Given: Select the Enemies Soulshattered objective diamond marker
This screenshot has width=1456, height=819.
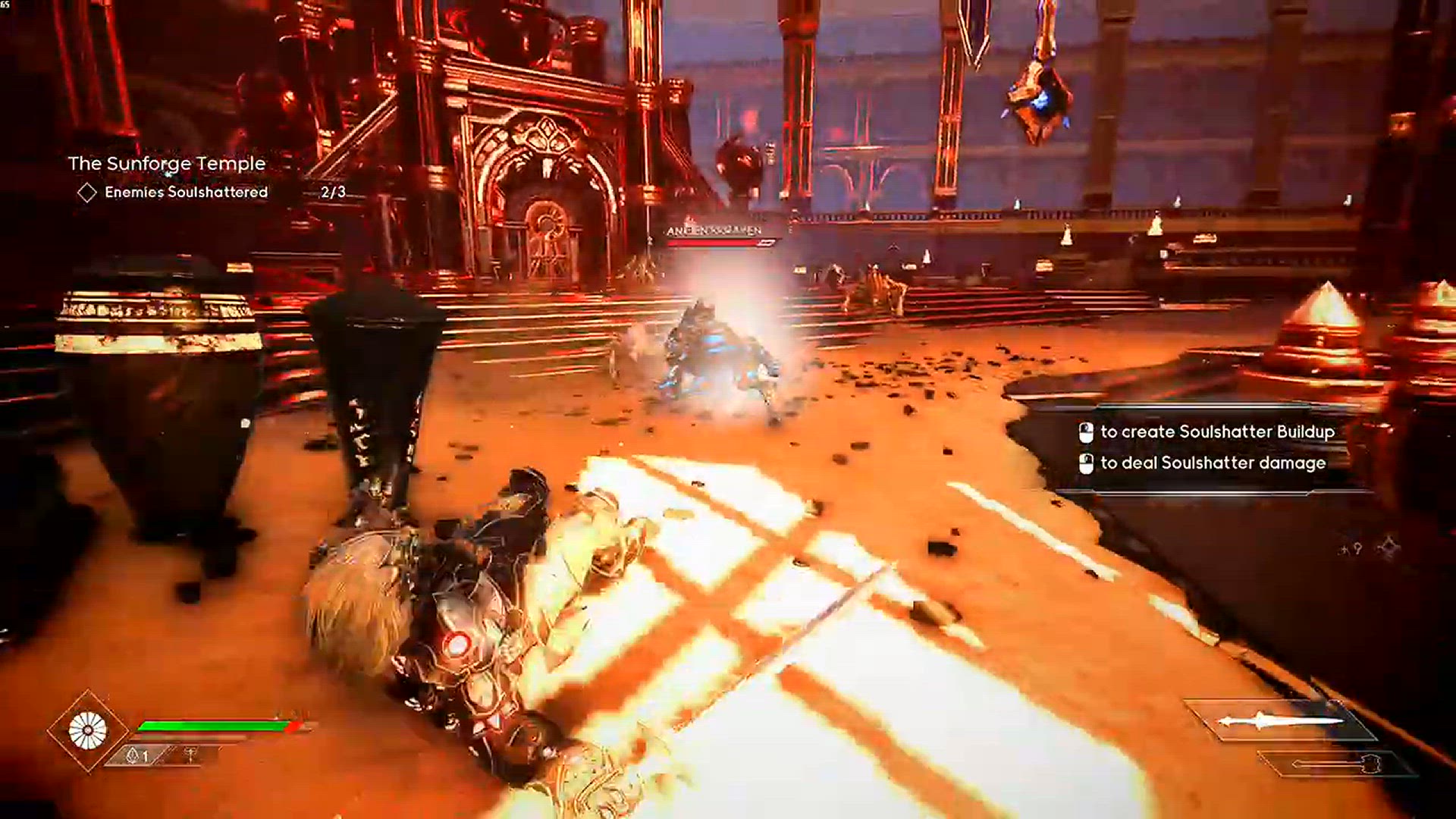Looking at the screenshot, I should click(87, 193).
